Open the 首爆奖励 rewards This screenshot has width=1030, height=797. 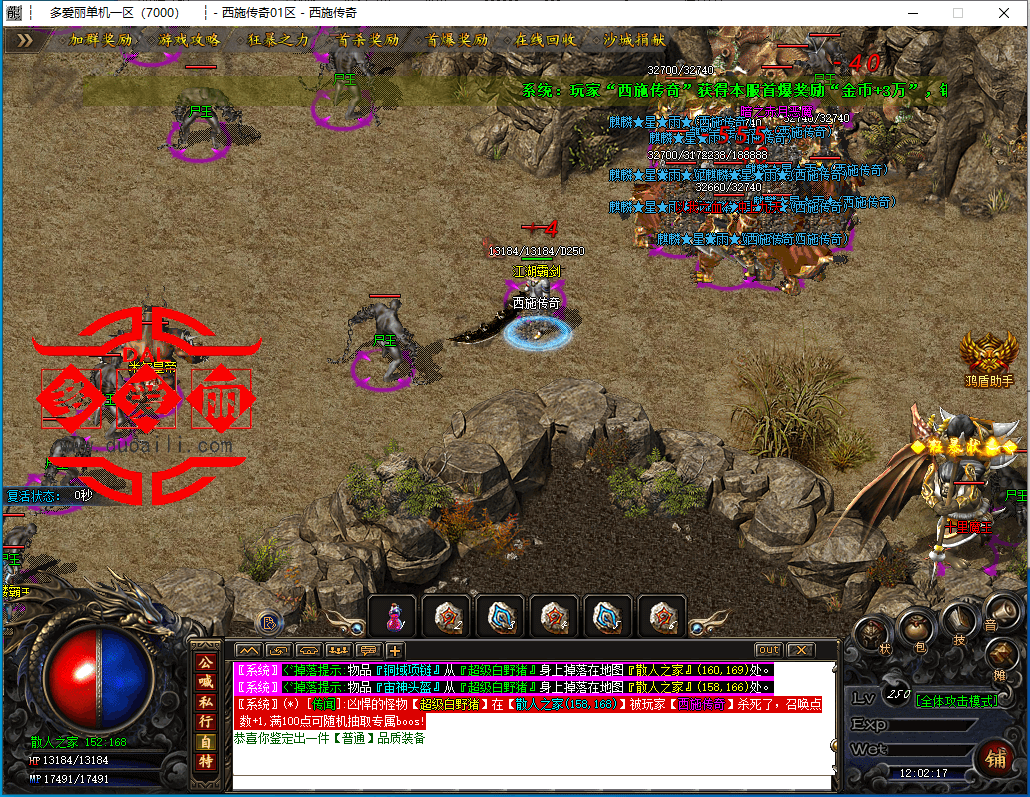tap(457, 40)
